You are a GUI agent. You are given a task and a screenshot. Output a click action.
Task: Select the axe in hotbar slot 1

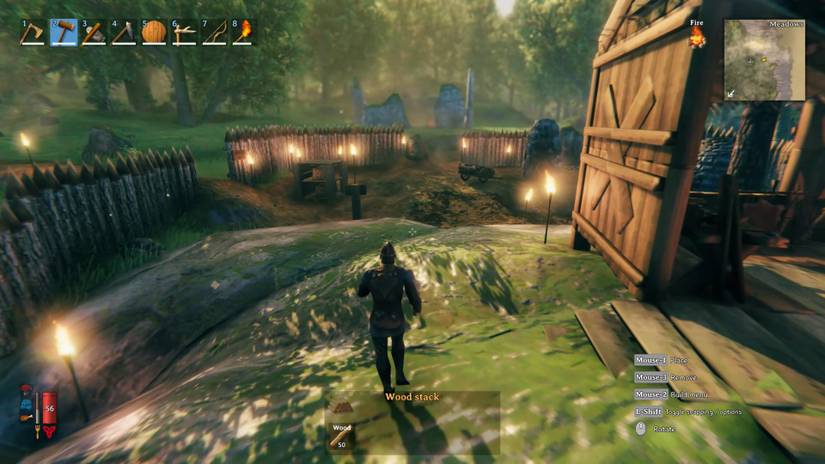pos(33,32)
